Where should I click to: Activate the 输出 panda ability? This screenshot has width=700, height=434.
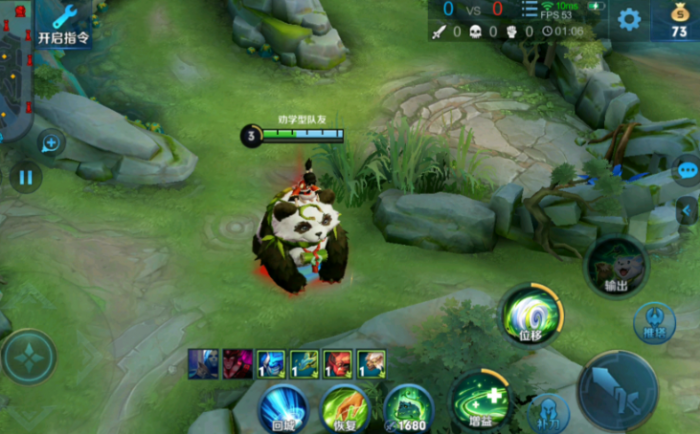616,266
